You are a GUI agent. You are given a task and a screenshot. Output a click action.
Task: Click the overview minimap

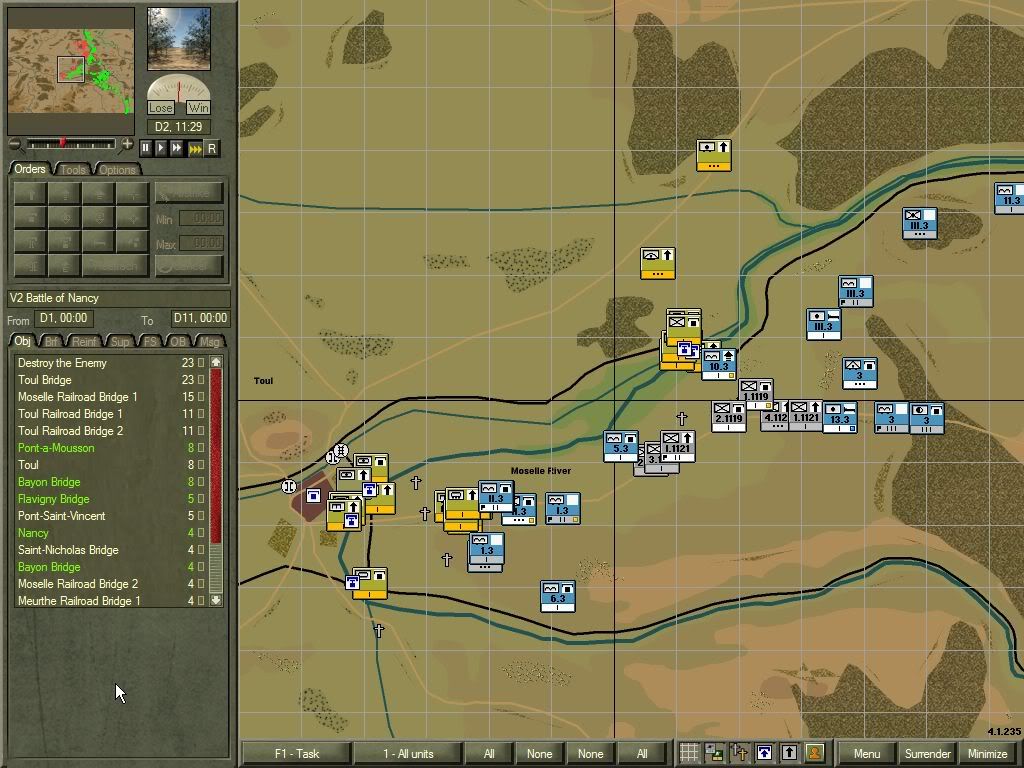point(71,70)
